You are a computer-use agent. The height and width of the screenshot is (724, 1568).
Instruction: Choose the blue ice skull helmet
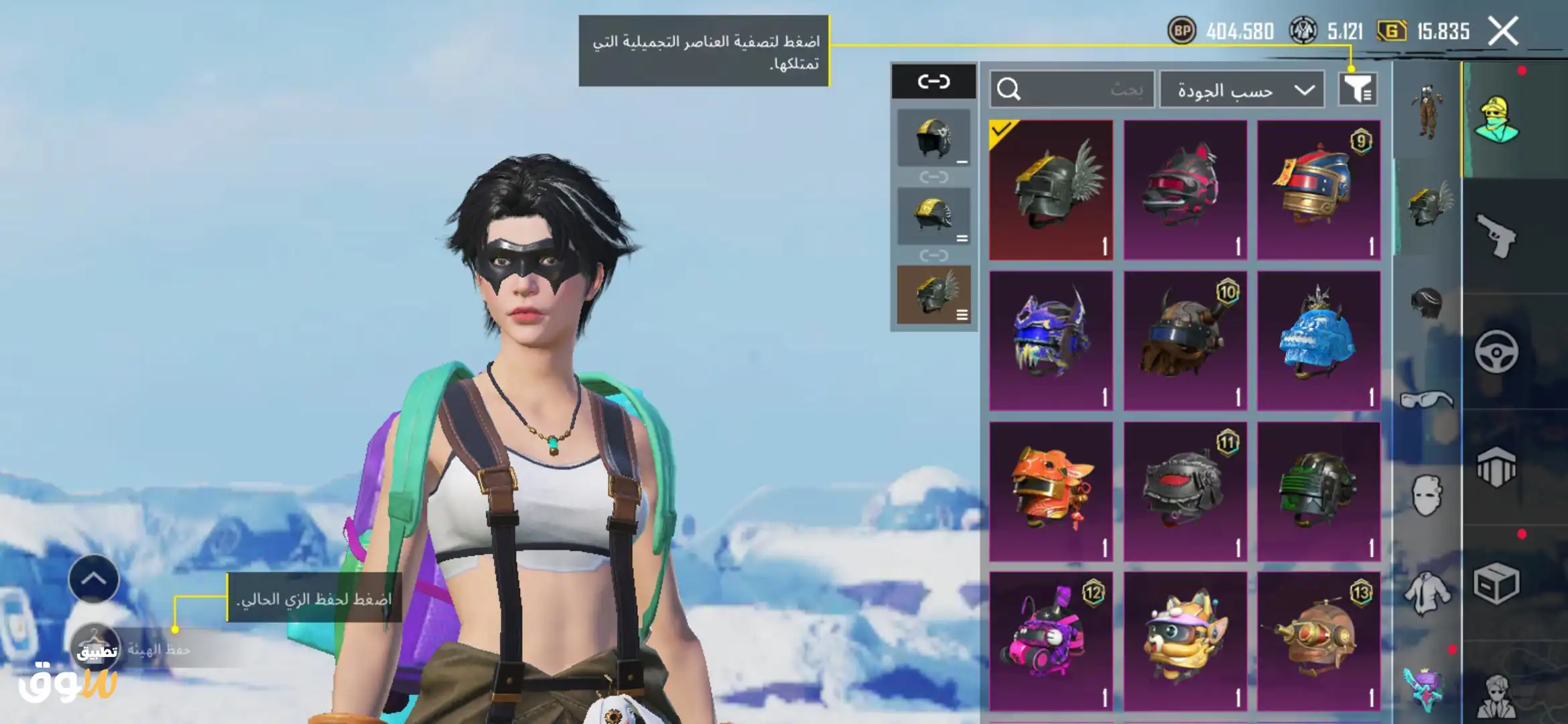tap(1318, 341)
